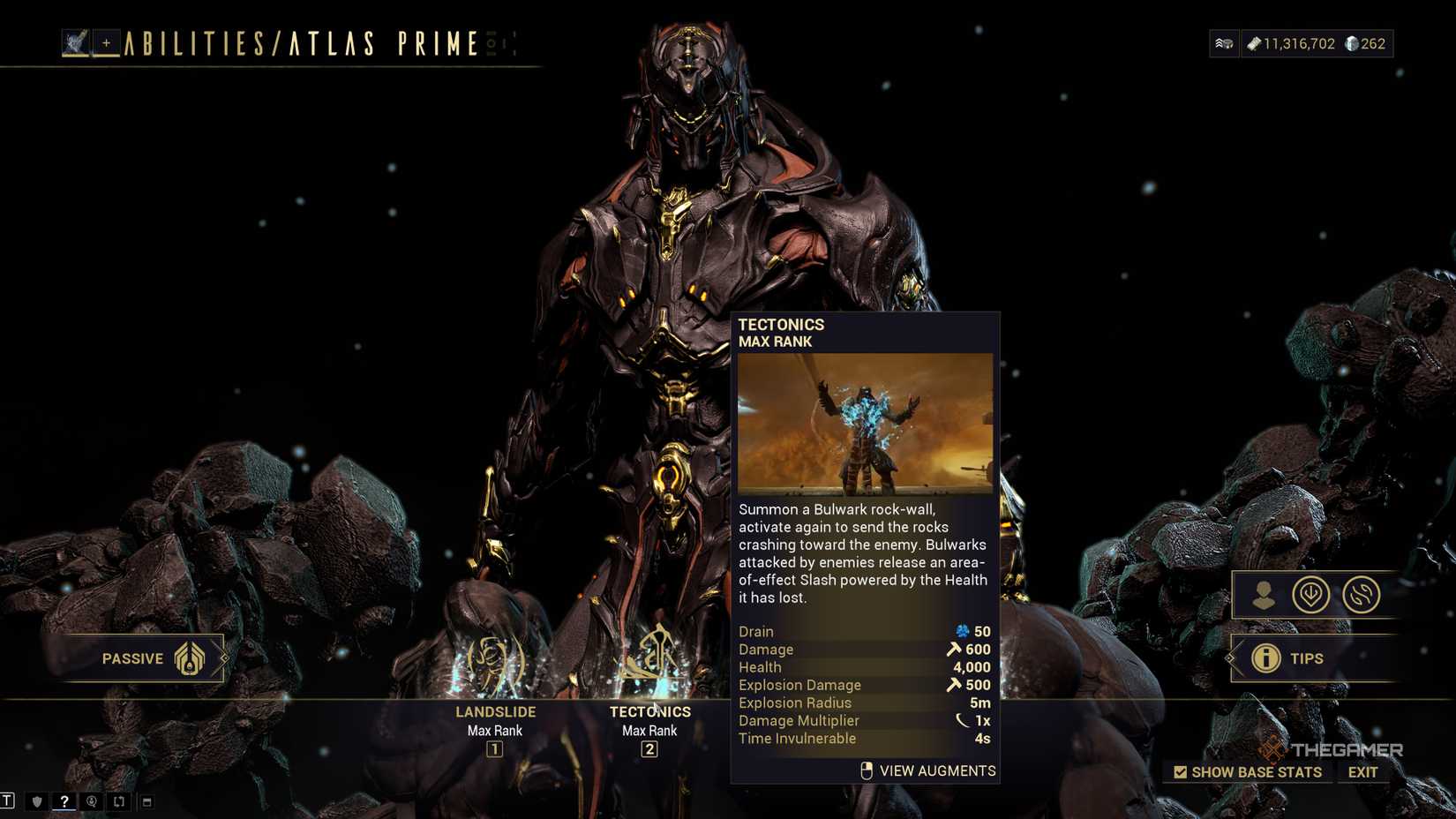Click the plus next to the loadout icon
Image resolution: width=1456 pixels, height=819 pixels.
(x=108, y=42)
